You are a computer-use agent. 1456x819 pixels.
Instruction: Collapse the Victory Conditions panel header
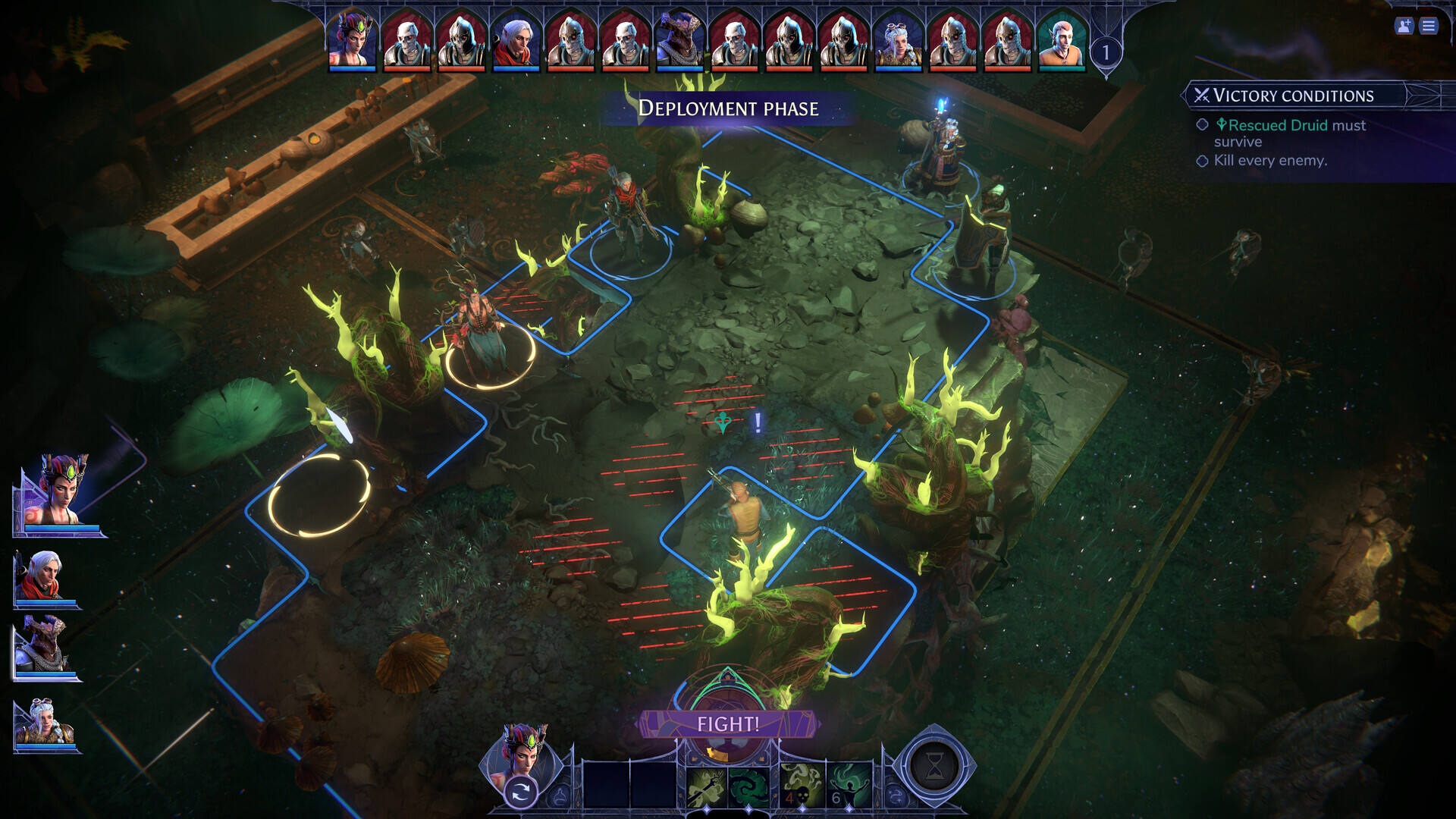coord(1293,96)
